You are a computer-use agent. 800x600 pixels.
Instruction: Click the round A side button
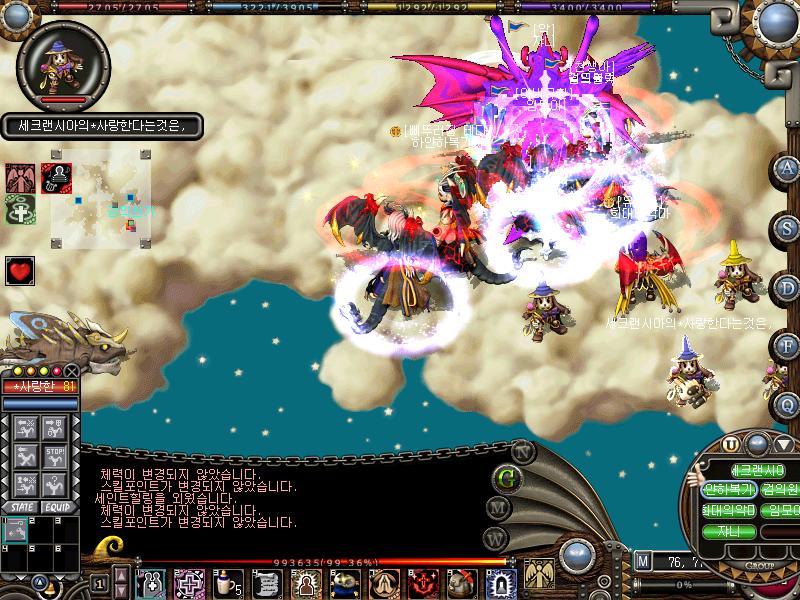[788, 167]
